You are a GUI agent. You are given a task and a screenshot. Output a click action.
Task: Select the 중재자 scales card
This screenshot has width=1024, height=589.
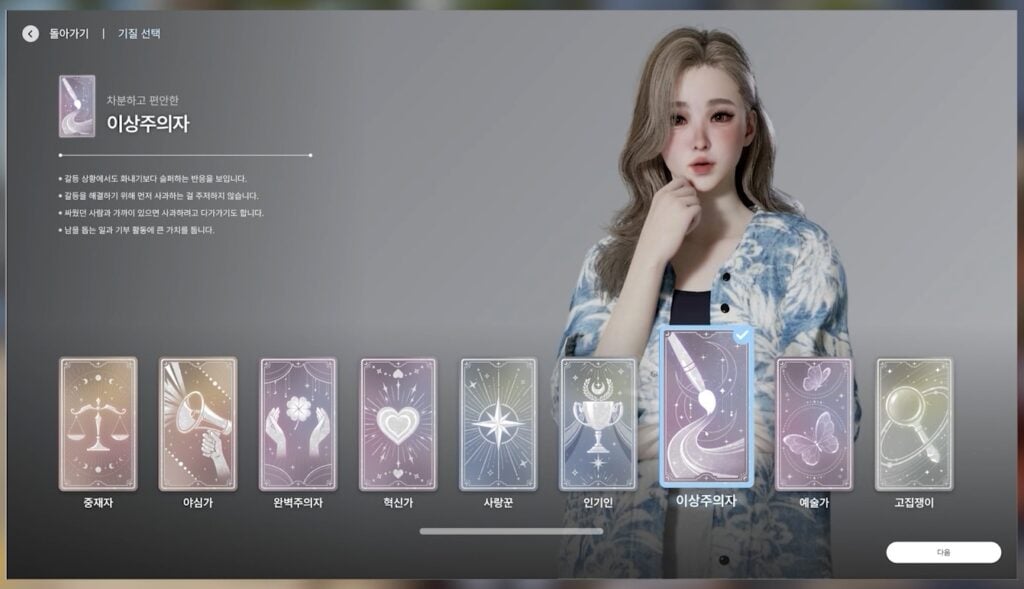pyautogui.click(x=98, y=424)
